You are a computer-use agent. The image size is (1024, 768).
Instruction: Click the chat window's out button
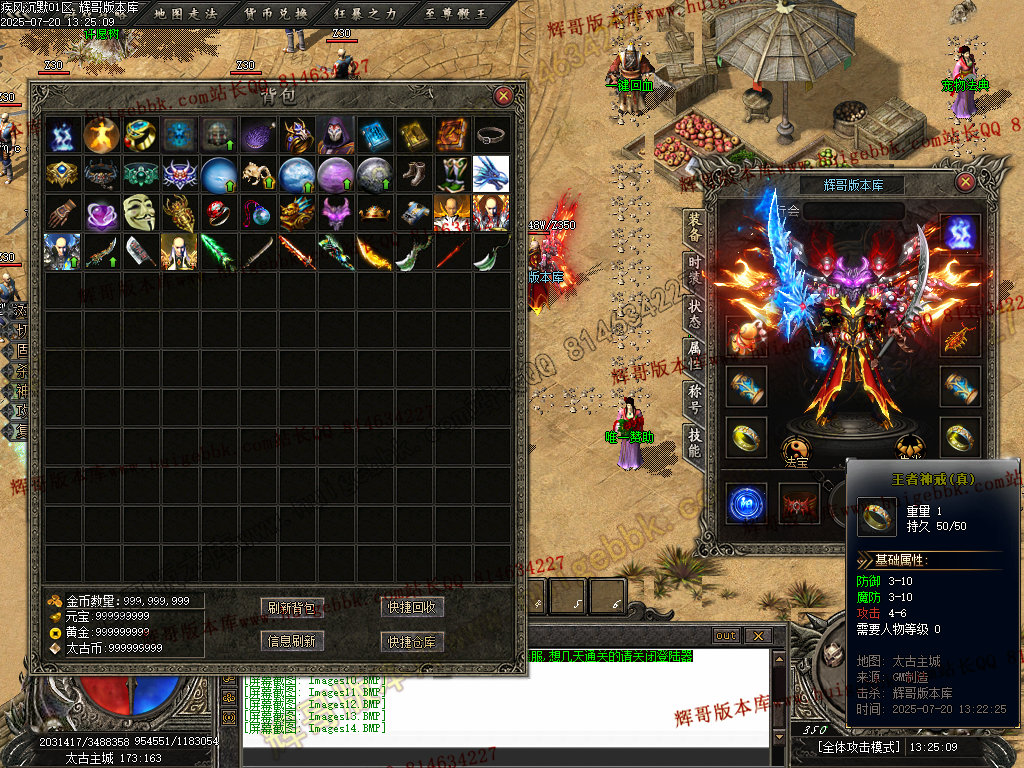[726, 636]
